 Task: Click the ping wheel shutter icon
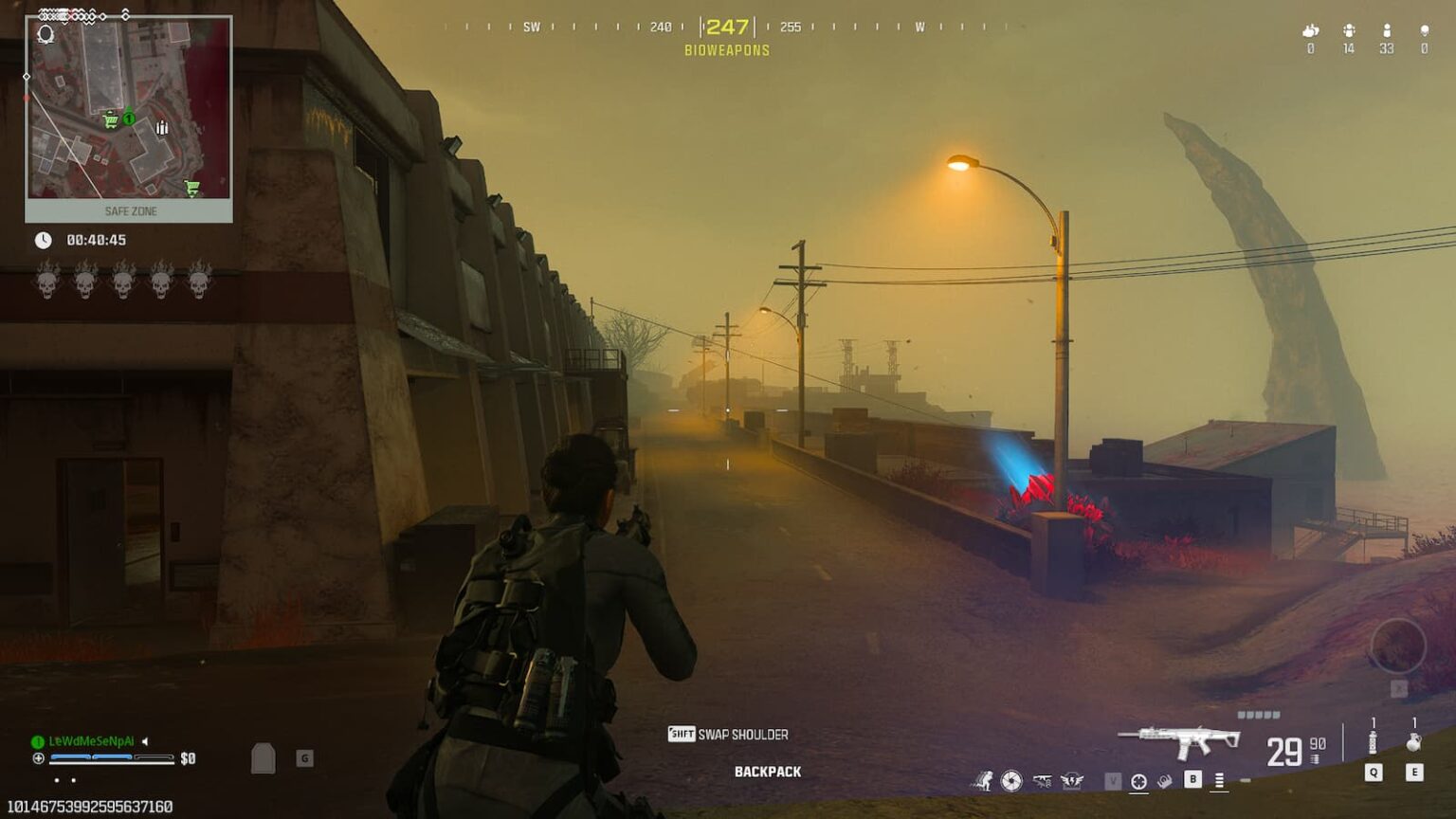click(x=1010, y=781)
